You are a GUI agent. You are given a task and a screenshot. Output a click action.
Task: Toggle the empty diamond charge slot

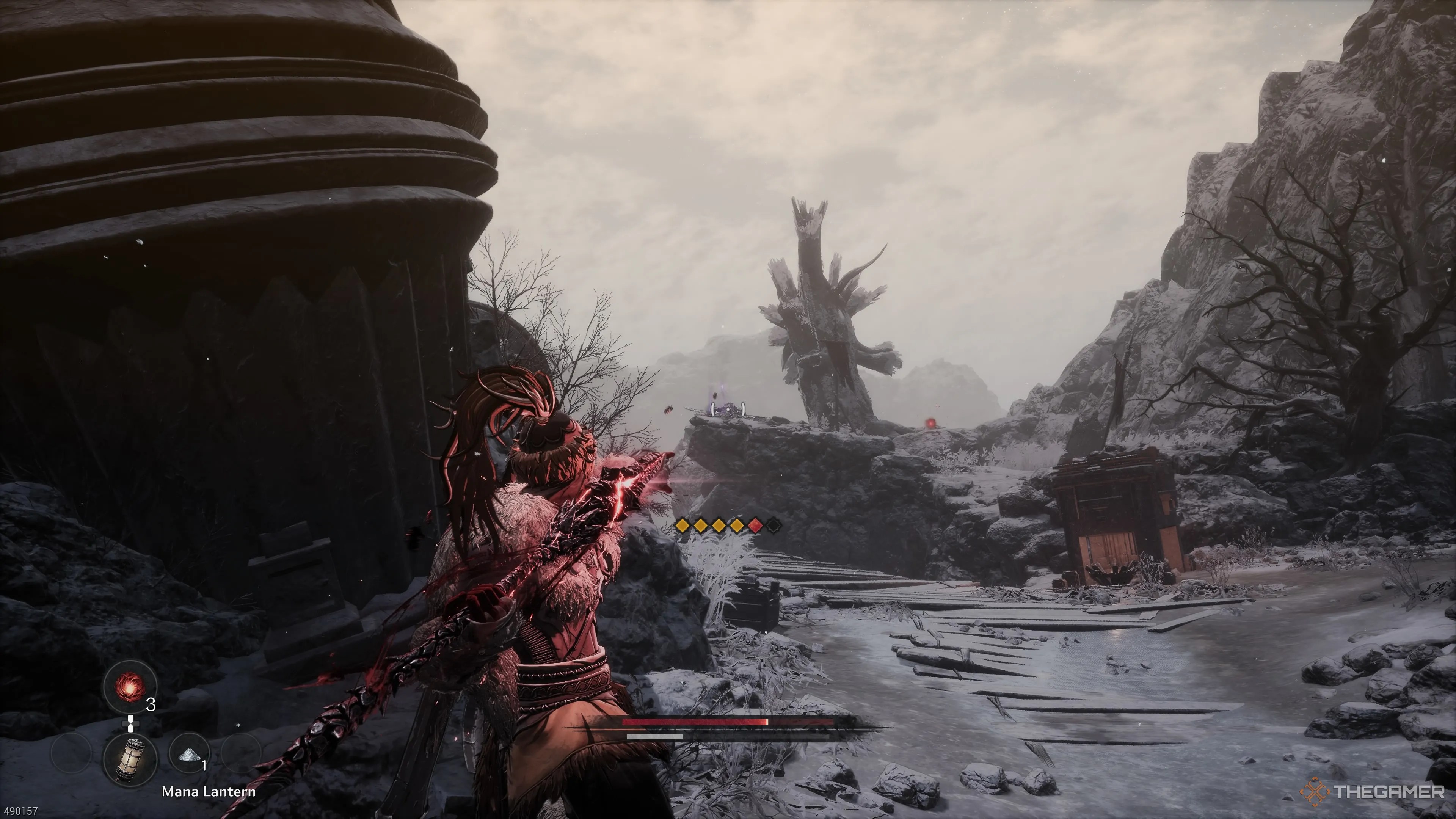click(775, 526)
